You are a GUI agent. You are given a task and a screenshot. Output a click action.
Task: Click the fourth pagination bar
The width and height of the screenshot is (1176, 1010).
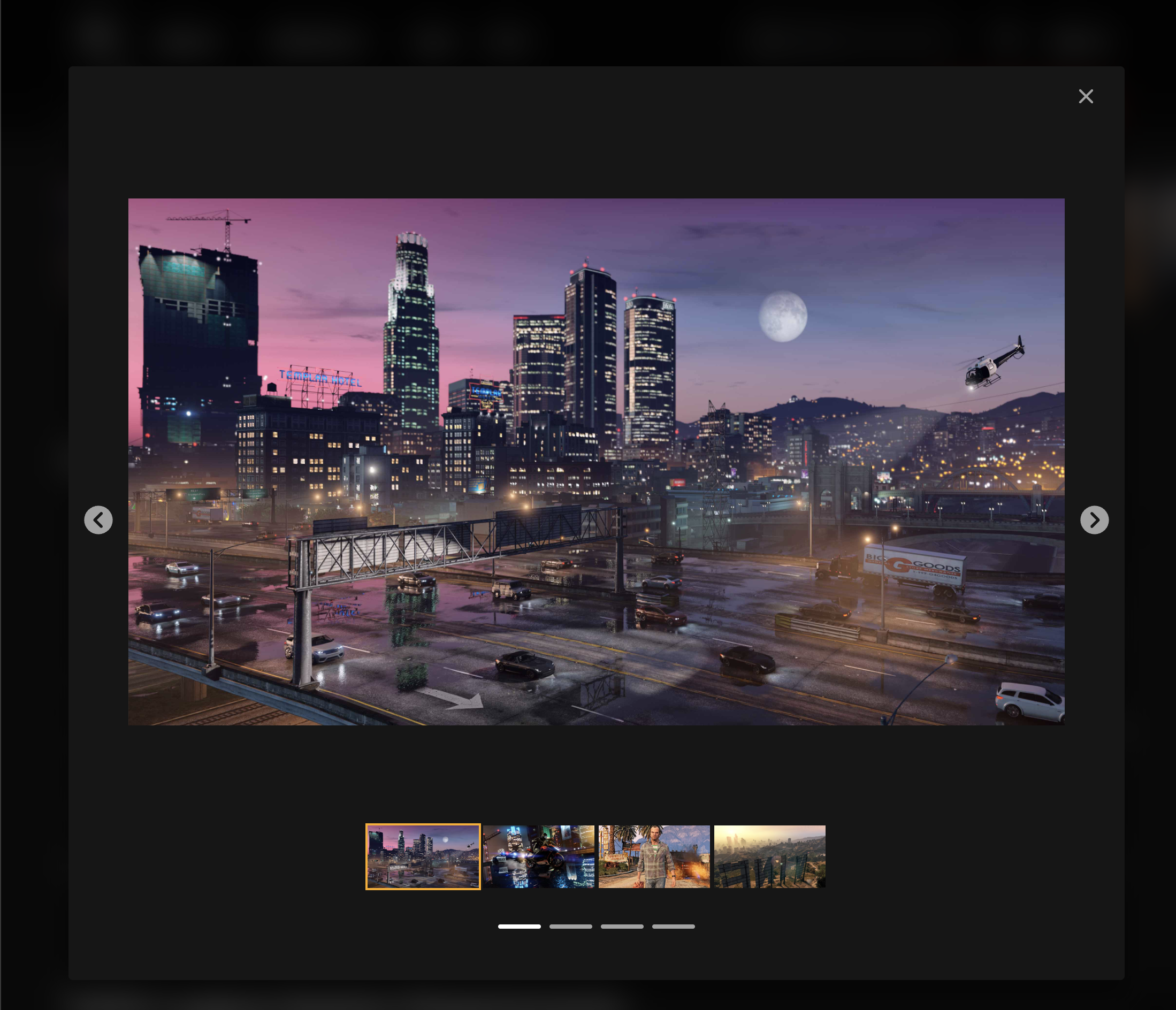coord(674,926)
